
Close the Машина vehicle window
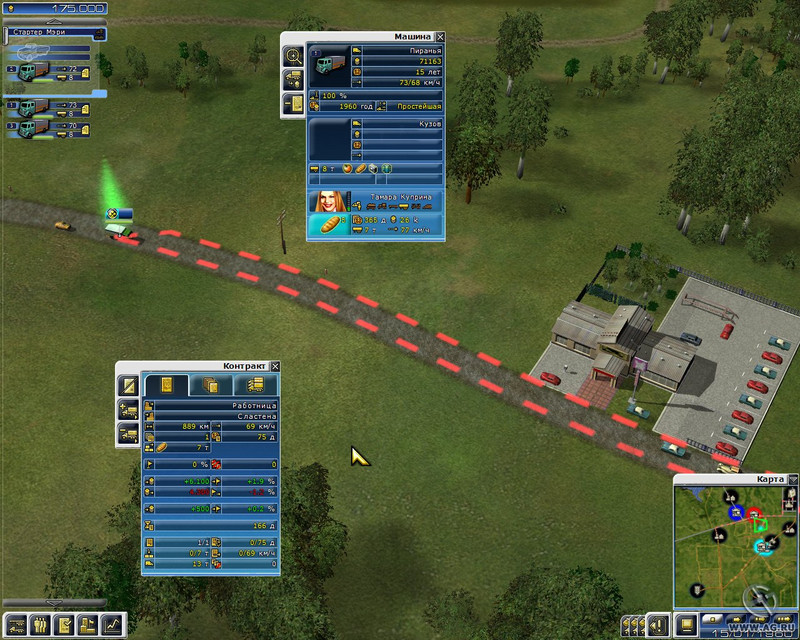click(x=441, y=37)
